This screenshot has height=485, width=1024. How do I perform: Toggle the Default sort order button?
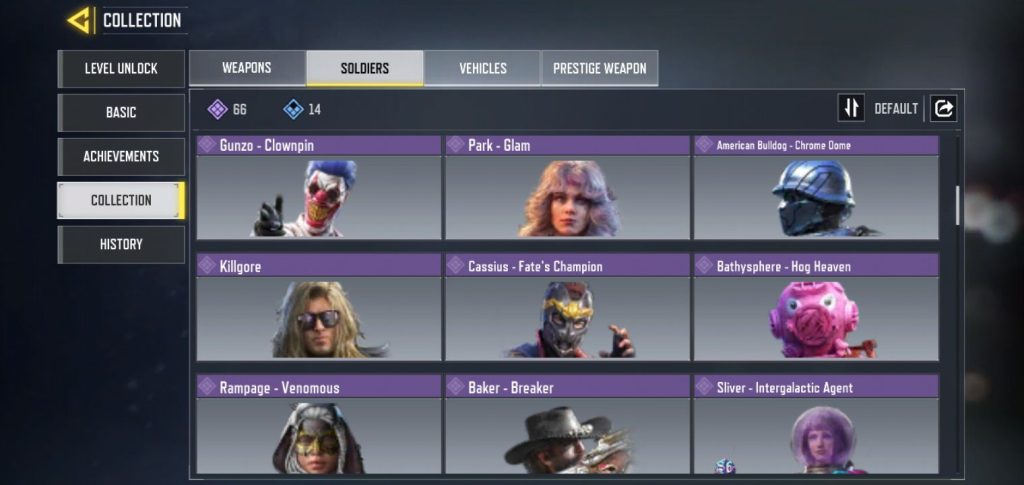pos(851,108)
